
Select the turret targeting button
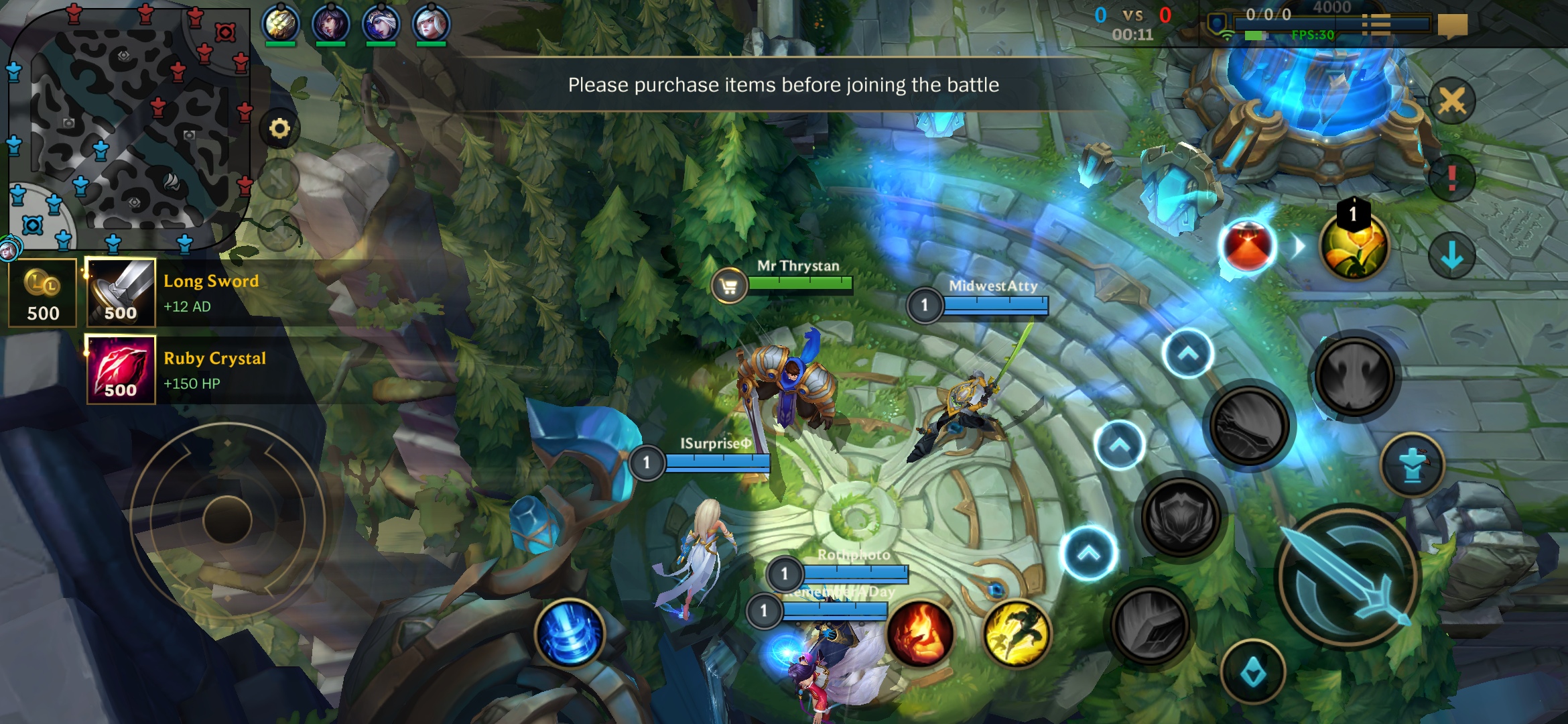tap(1413, 465)
